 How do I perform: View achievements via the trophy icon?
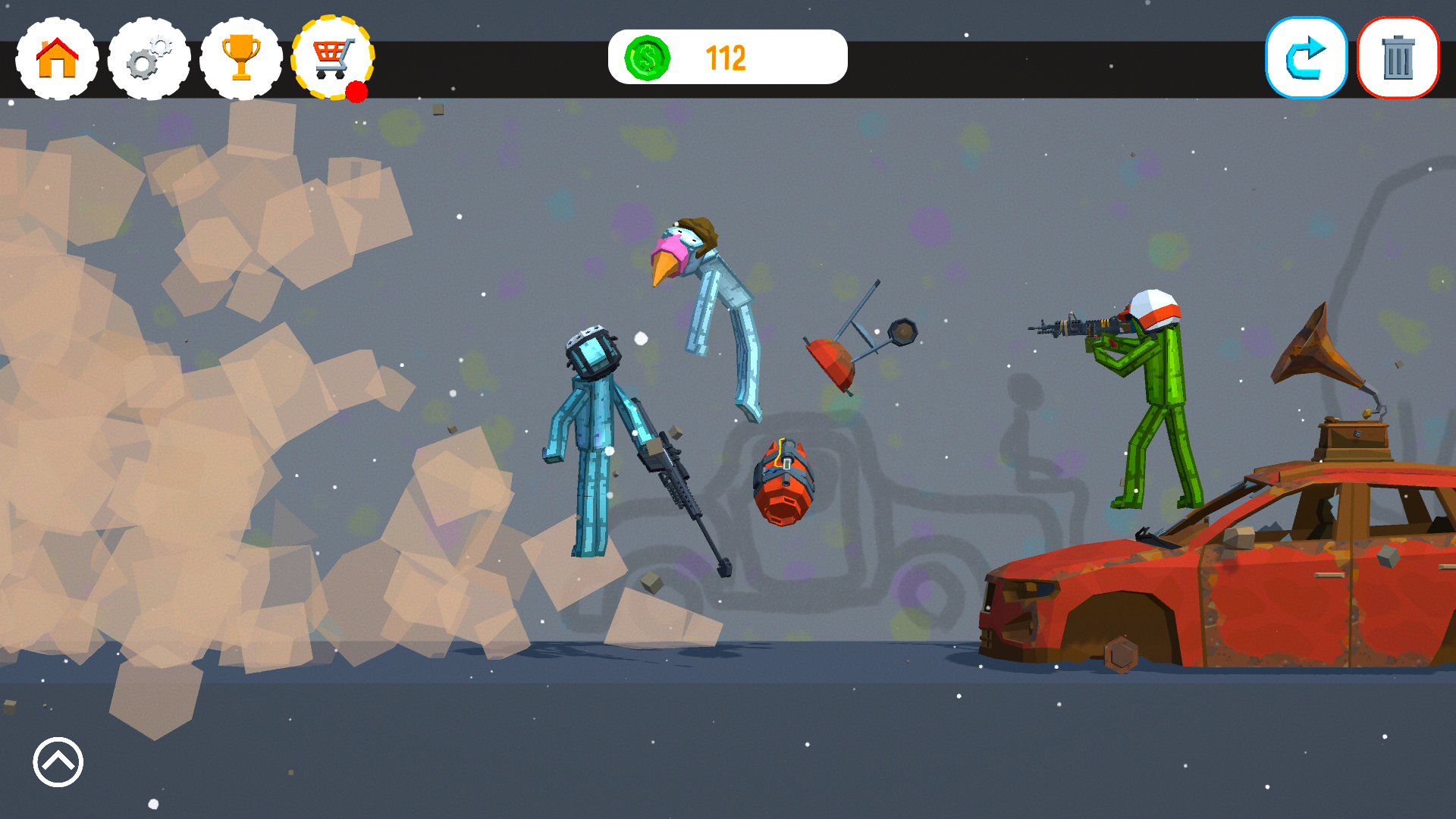(x=240, y=58)
